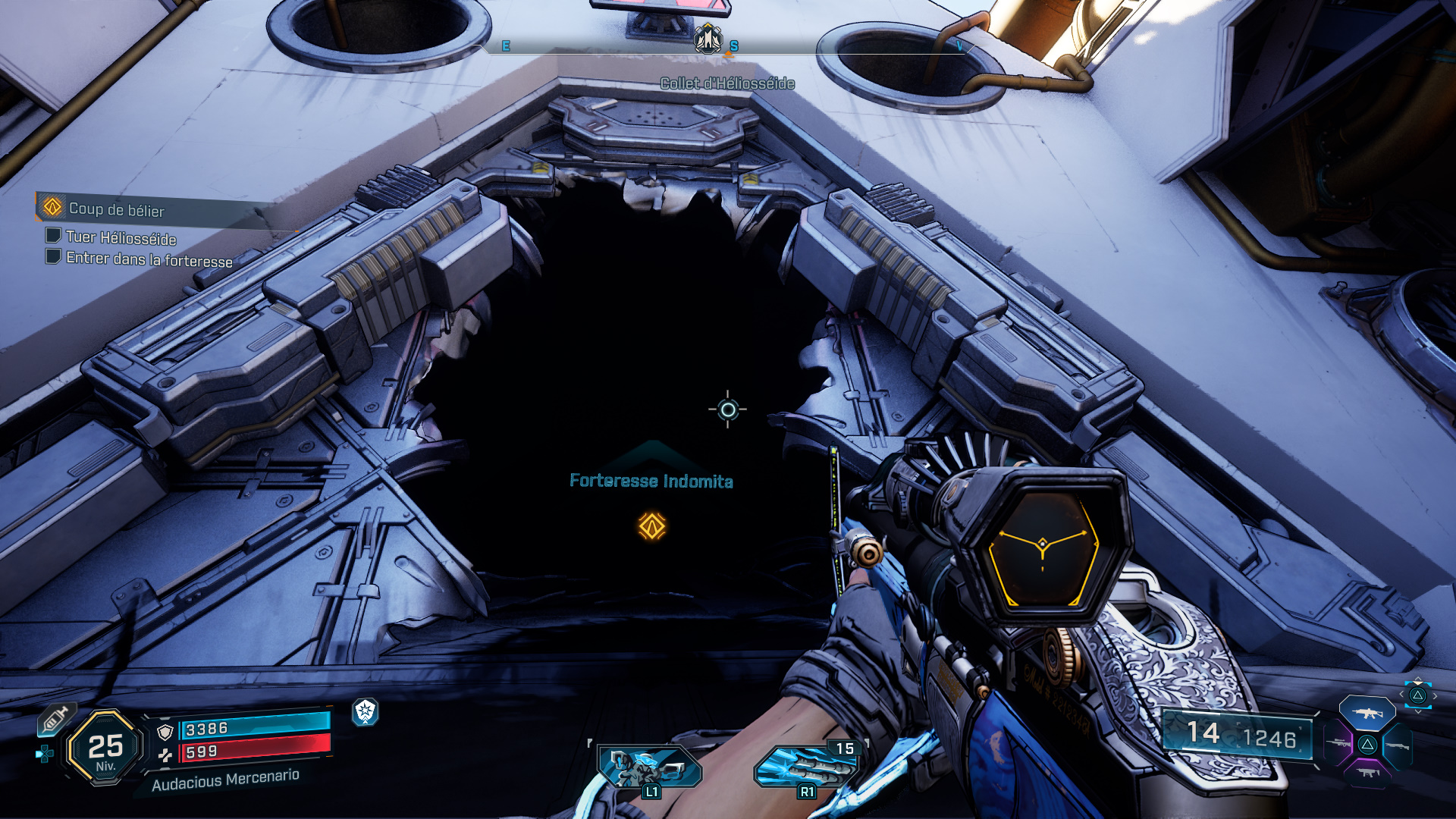Use the repair kit syringe icon
Image resolution: width=1456 pixels, height=819 pixels.
[x=55, y=719]
